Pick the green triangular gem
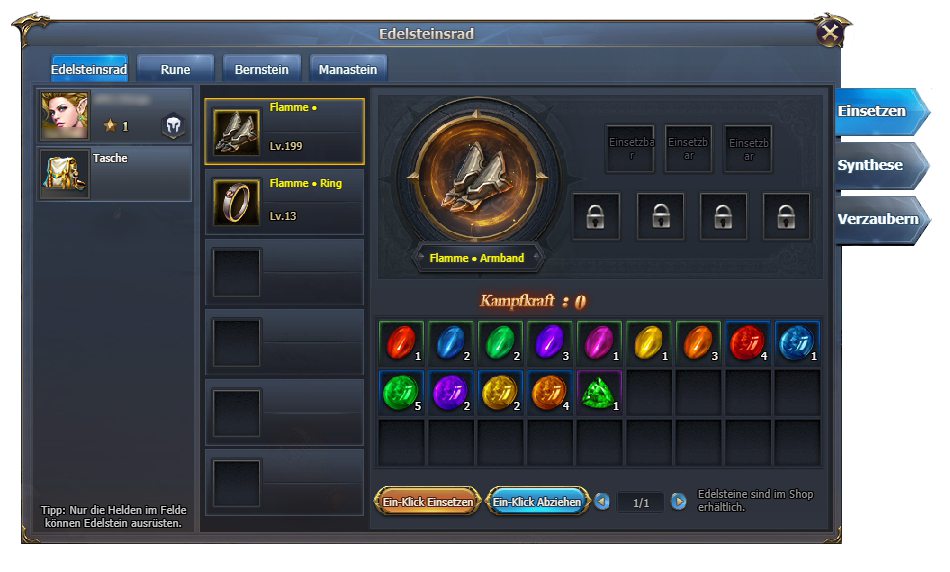950x572 pixels. pyautogui.click(x=599, y=392)
